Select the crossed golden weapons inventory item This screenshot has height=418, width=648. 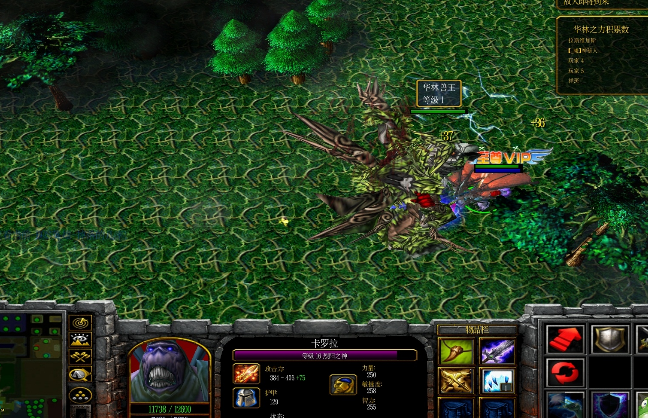[456, 381]
